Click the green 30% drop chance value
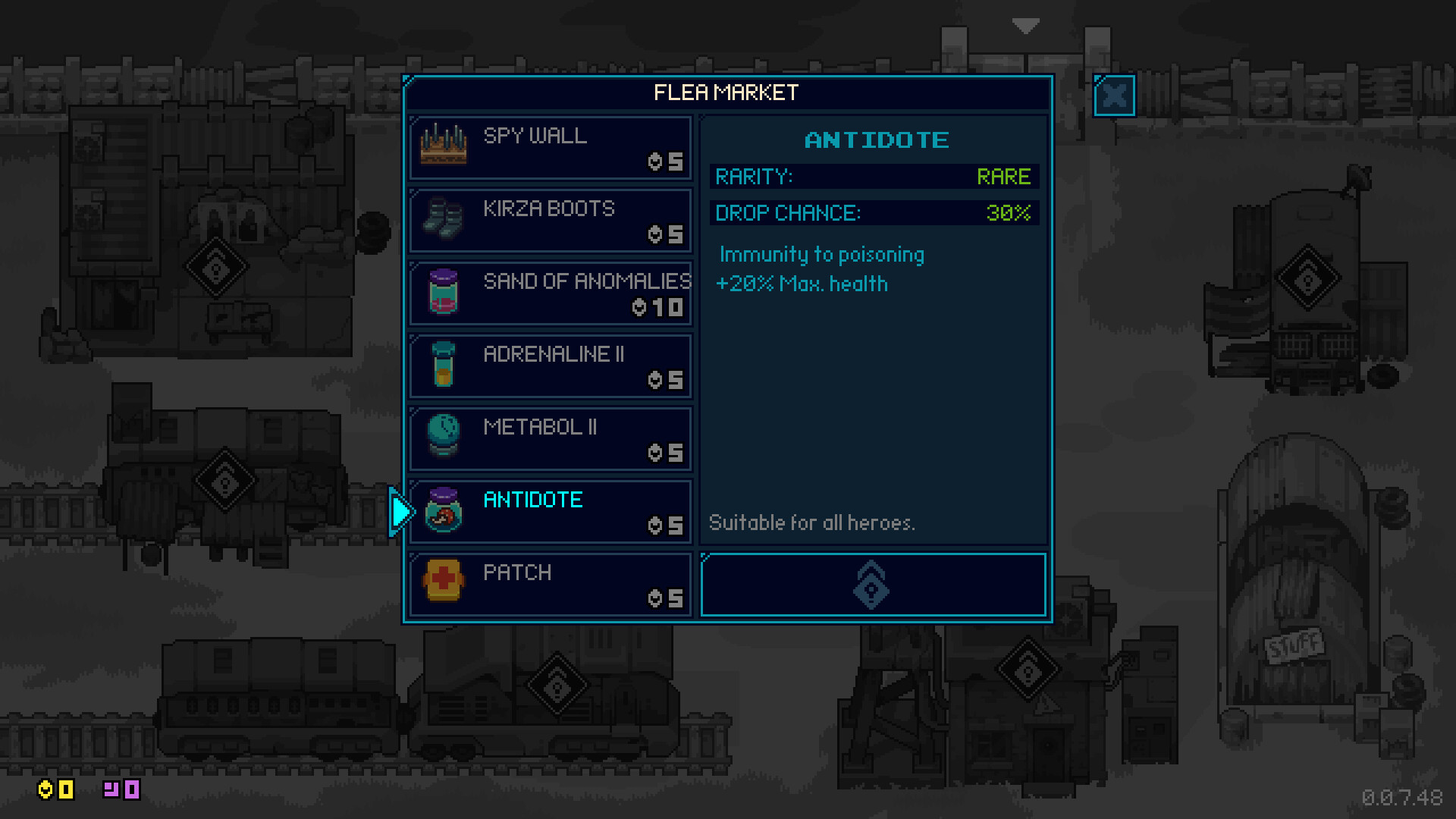 (x=1009, y=213)
